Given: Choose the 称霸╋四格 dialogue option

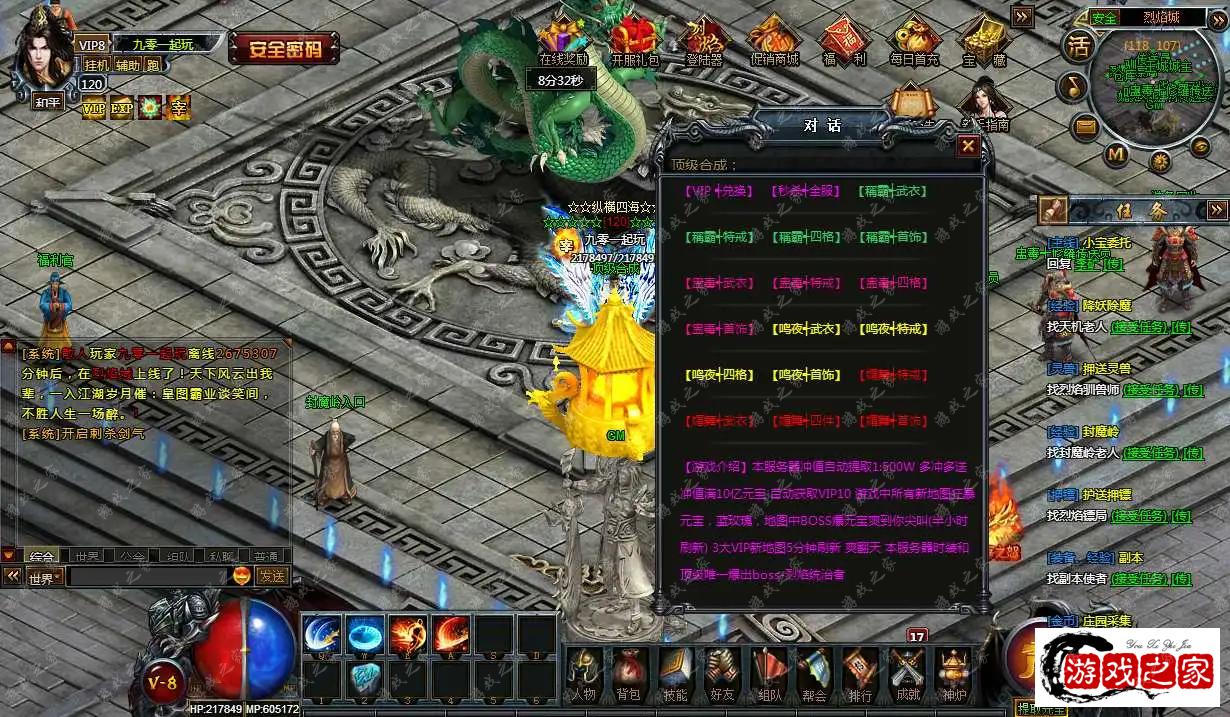Looking at the screenshot, I should click(x=805, y=237).
